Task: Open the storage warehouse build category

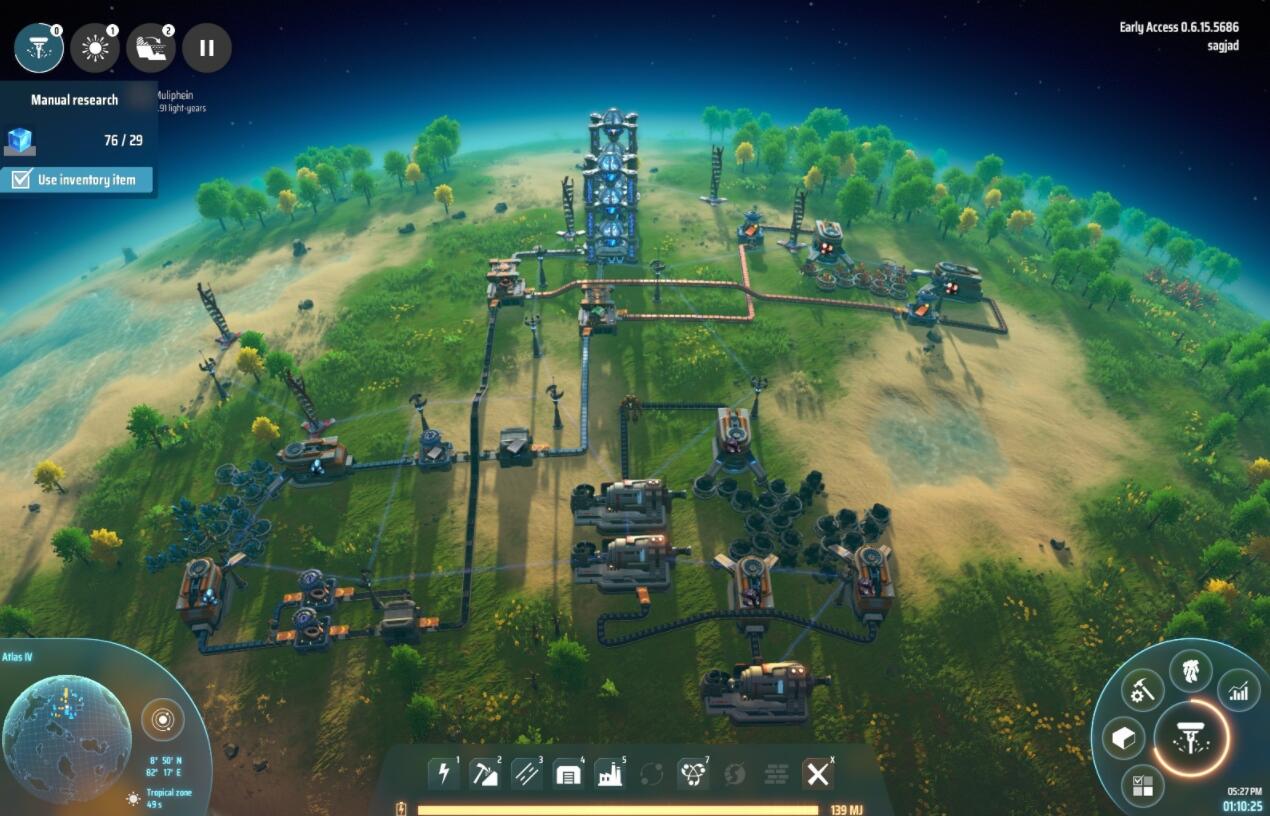Action: 568,773
